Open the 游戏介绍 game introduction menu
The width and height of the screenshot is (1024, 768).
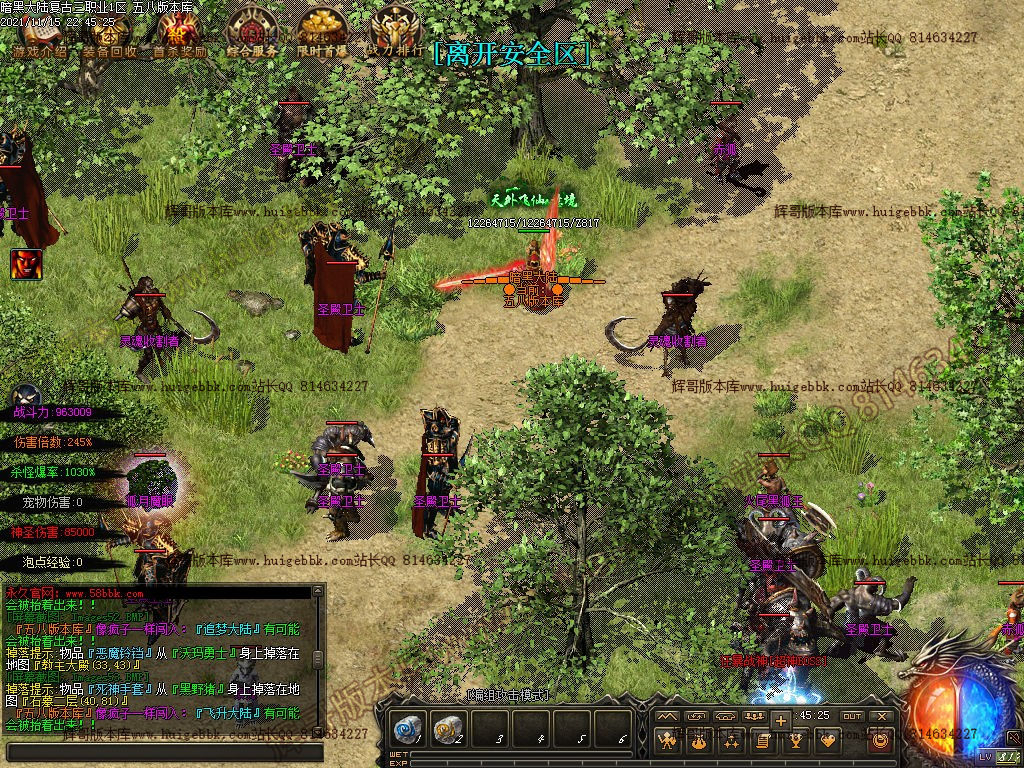(40, 35)
